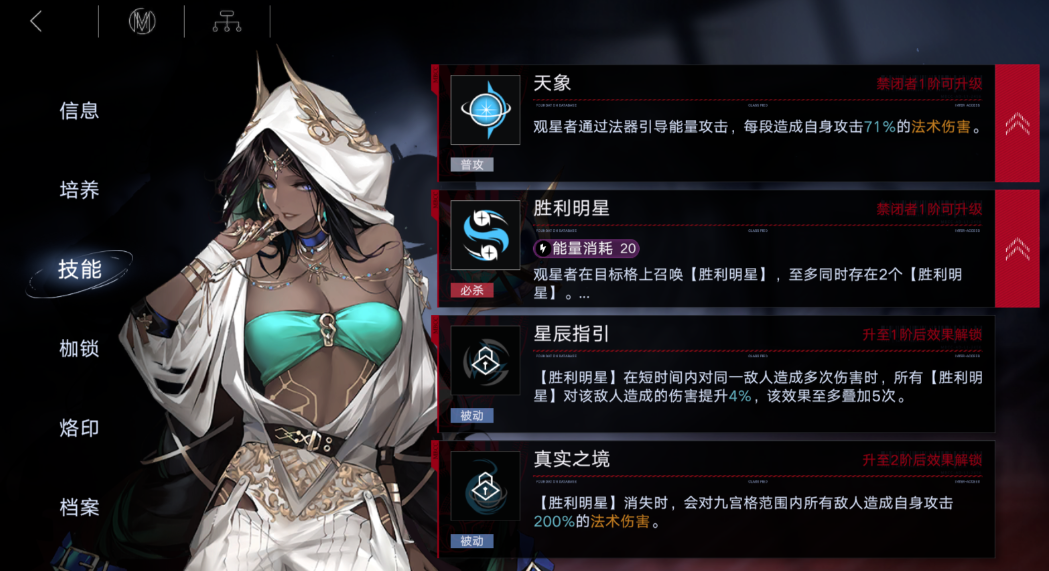Open the 枷锁 tab

click(79, 348)
